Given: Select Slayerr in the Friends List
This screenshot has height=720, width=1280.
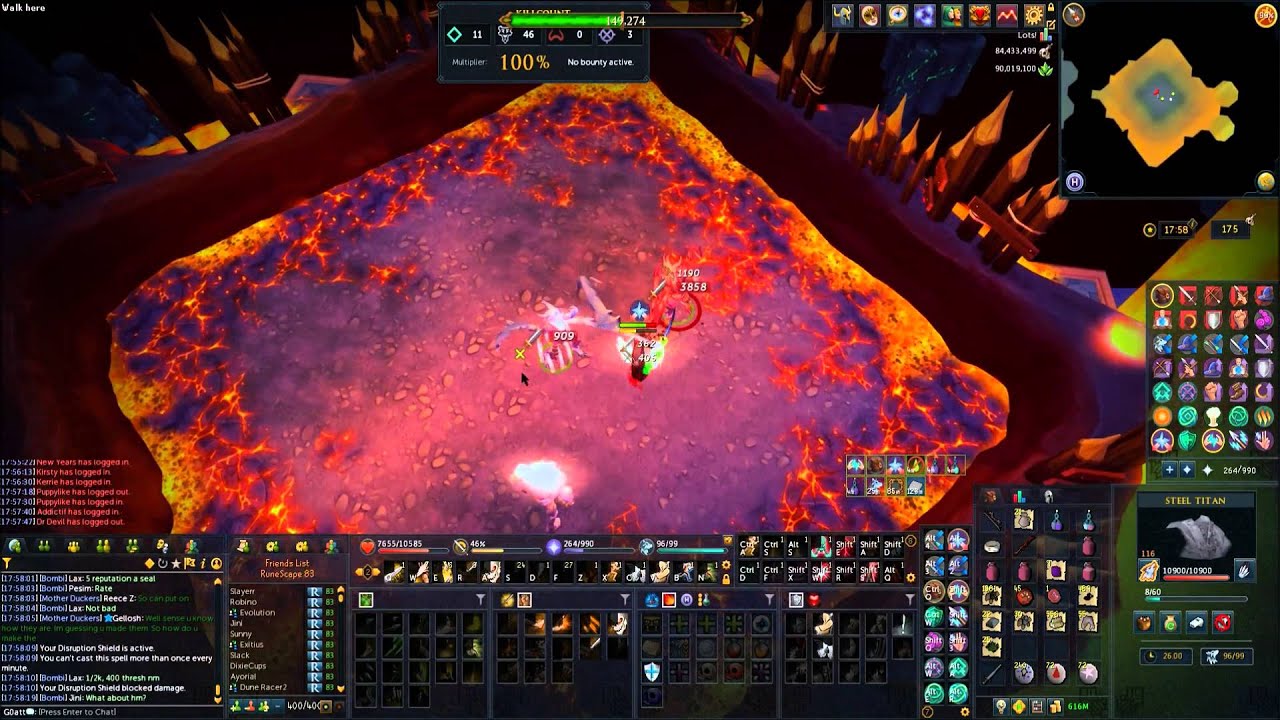Looking at the screenshot, I should [x=243, y=591].
